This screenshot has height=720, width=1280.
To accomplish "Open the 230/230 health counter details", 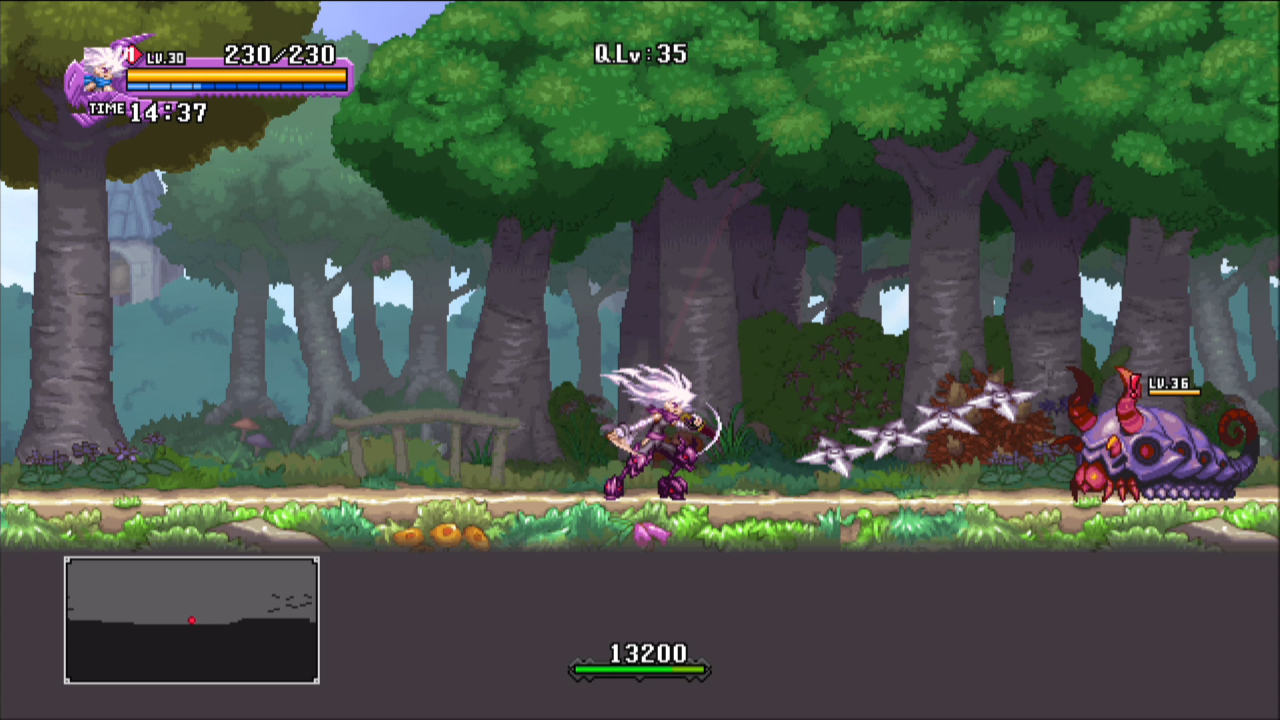I will [x=280, y=56].
